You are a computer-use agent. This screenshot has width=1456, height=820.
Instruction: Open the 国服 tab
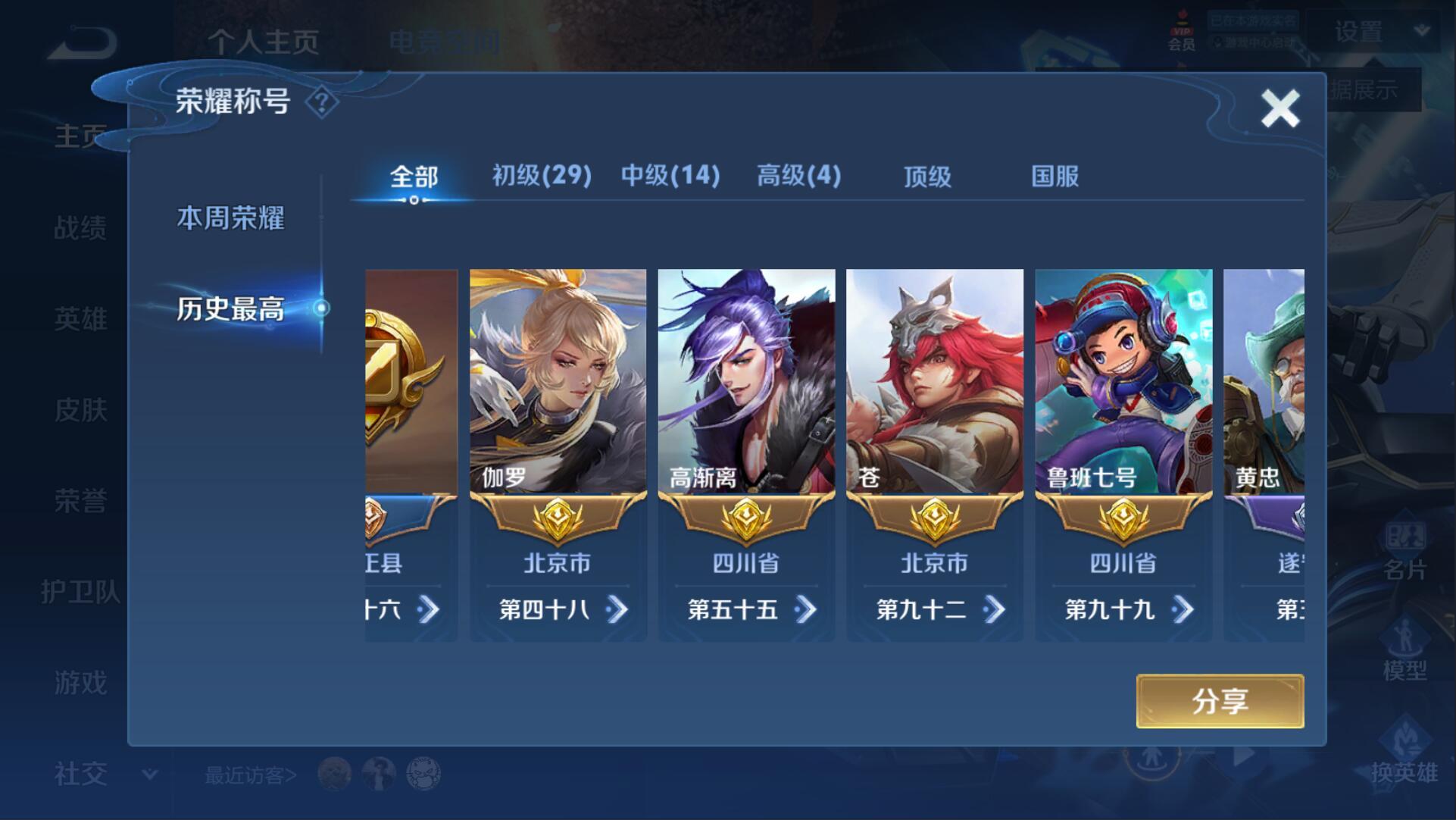1055,177
